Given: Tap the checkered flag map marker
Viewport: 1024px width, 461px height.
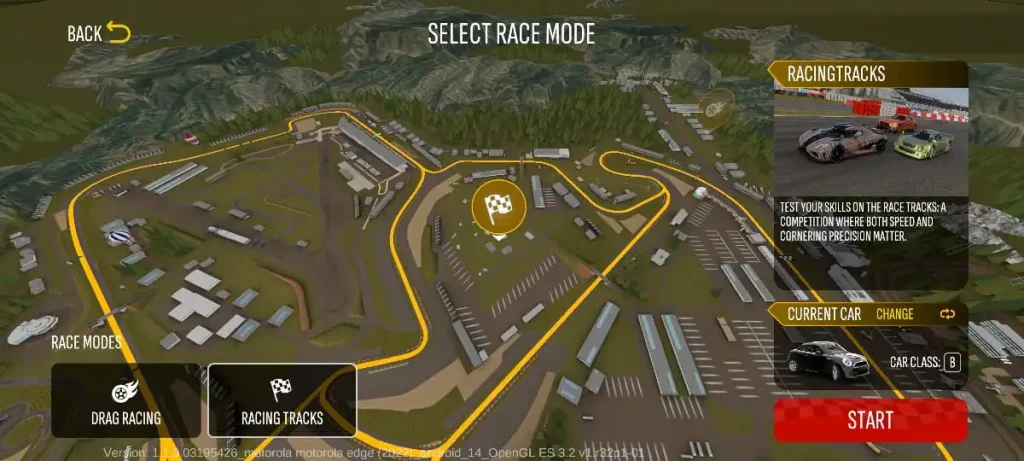Looking at the screenshot, I should pyautogui.click(x=498, y=207).
